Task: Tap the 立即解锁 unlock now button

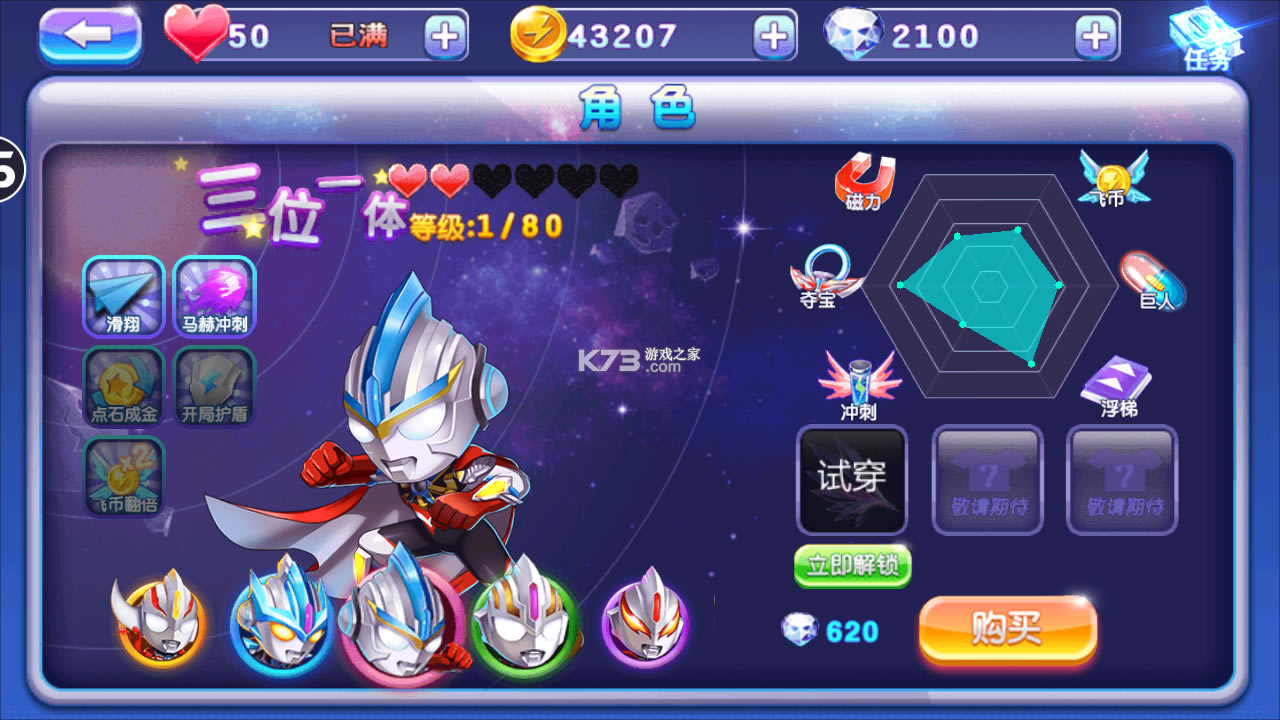Action: click(x=852, y=566)
